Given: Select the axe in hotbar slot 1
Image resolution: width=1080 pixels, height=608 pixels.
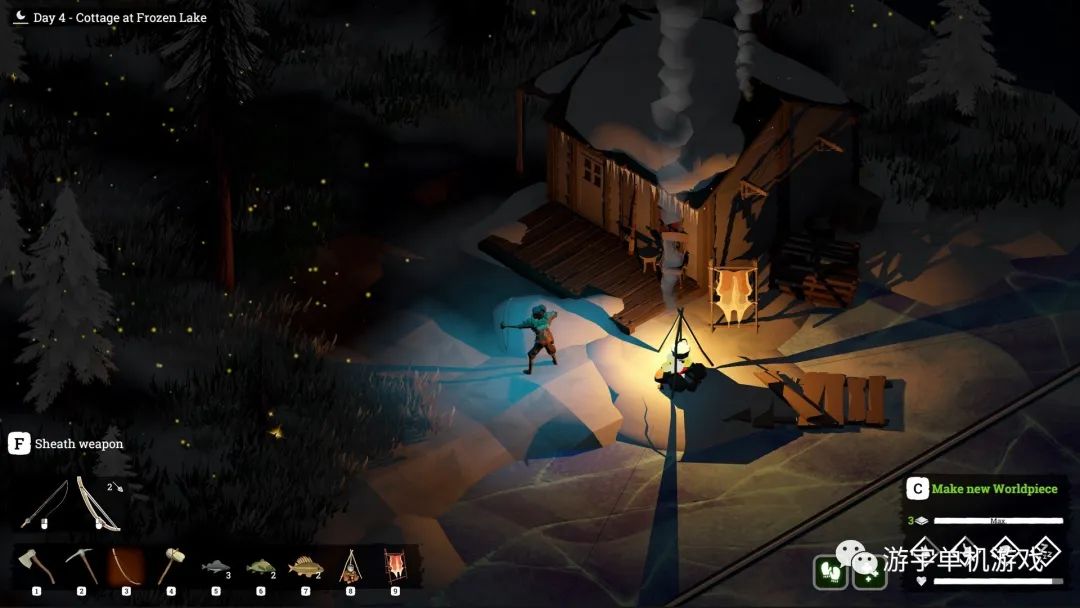Looking at the screenshot, I should [36, 567].
